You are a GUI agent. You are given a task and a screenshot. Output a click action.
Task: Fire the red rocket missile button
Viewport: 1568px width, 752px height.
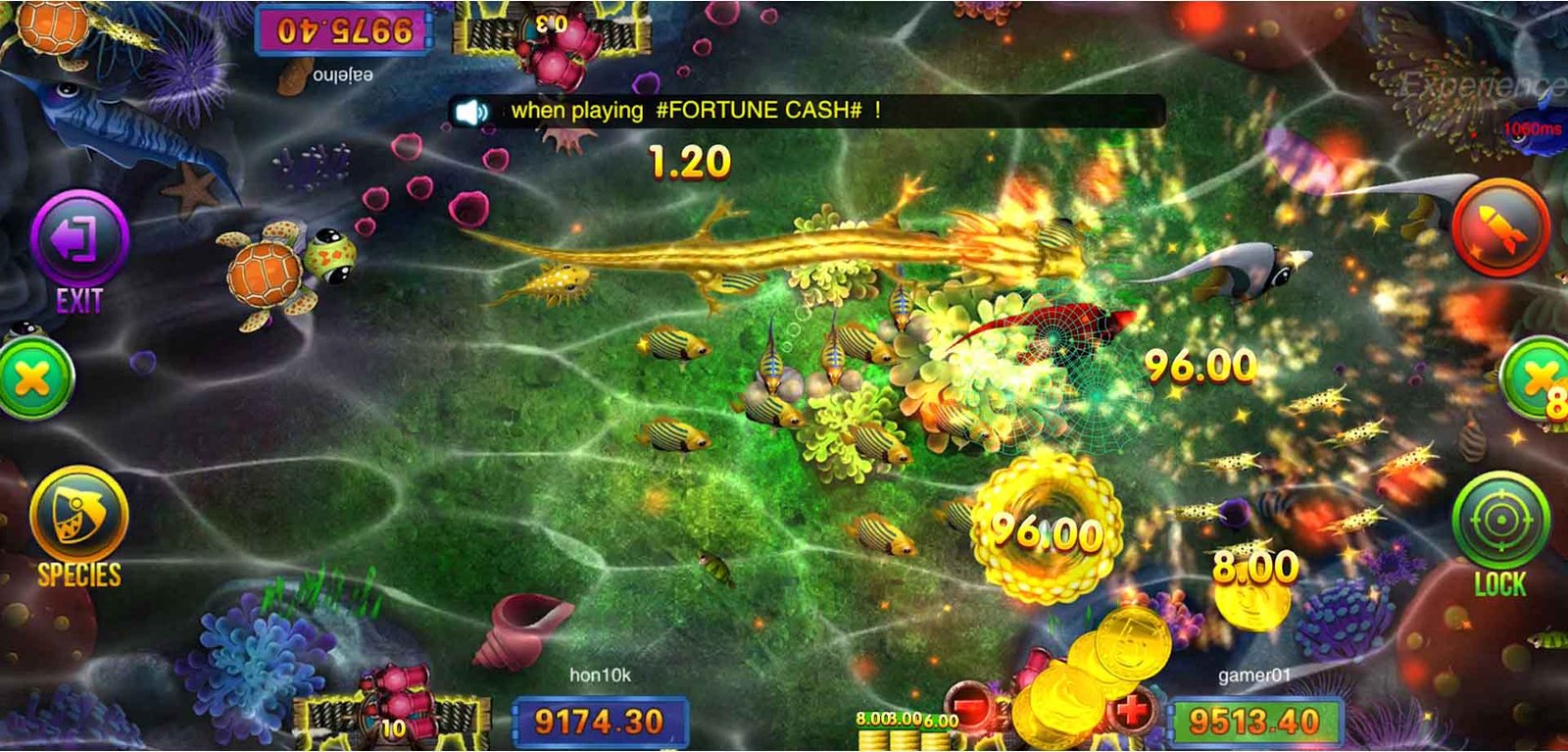click(1499, 227)
